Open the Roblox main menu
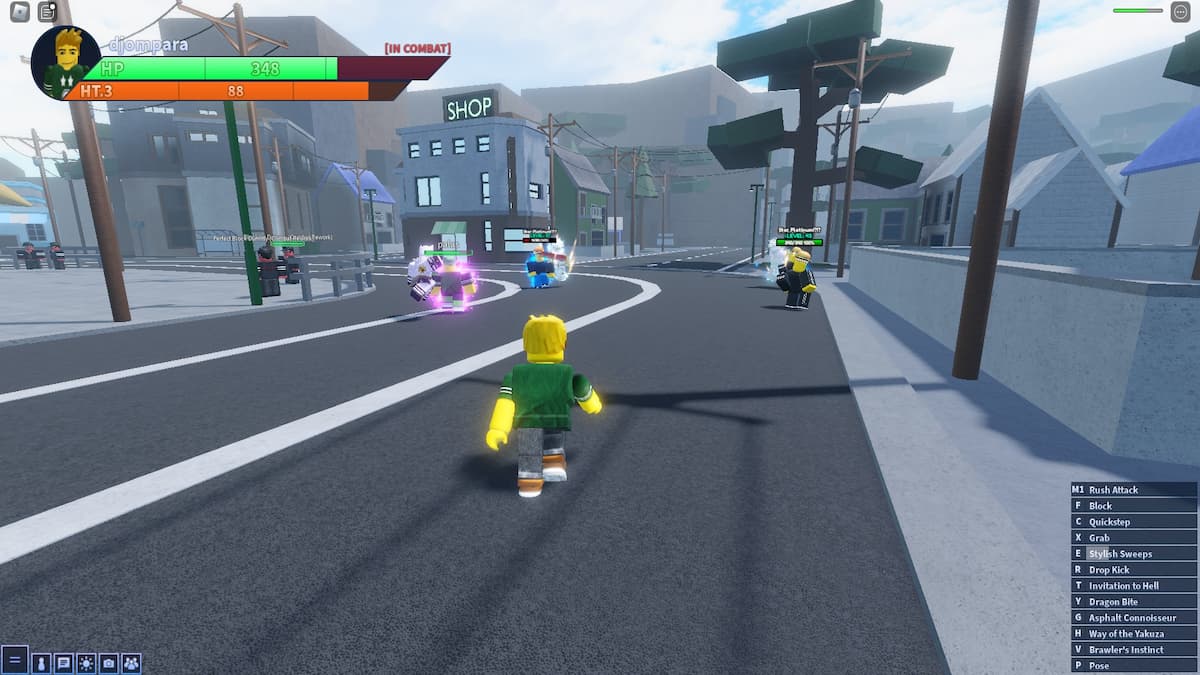The width and height of the screenshot is (1200, 675). [20, 12]
